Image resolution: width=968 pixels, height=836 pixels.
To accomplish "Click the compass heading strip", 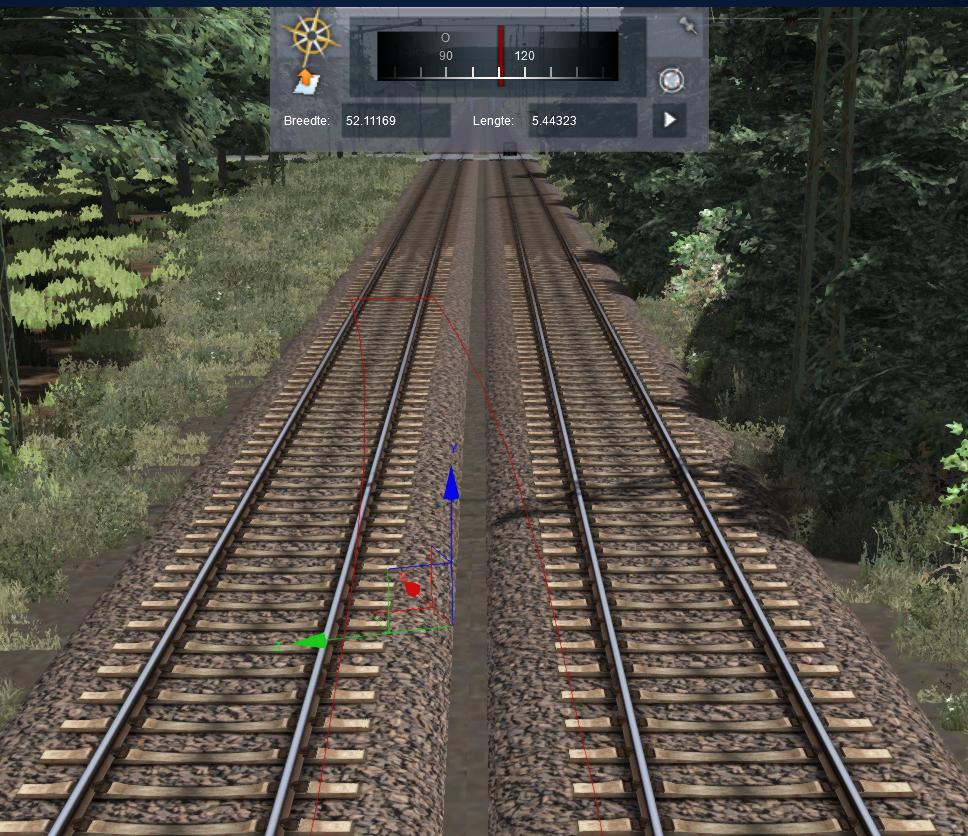I will click(x=497, y=55).
